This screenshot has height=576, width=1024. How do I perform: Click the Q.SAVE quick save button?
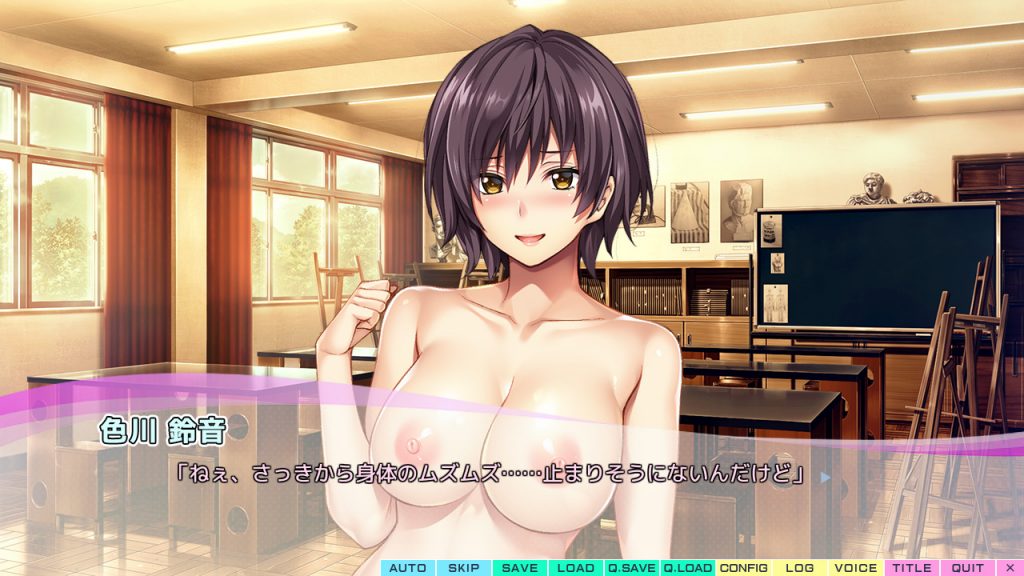point(631,568)
